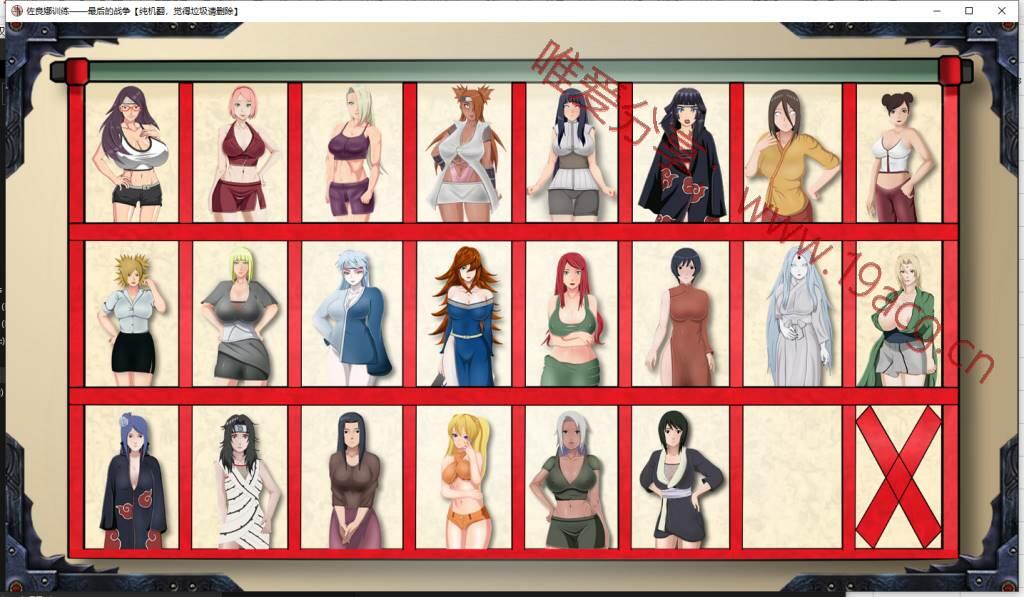1024x597 pixels.
Task: Choose the light-blue-haired character in blue jacket
Action: click(351, 313)
